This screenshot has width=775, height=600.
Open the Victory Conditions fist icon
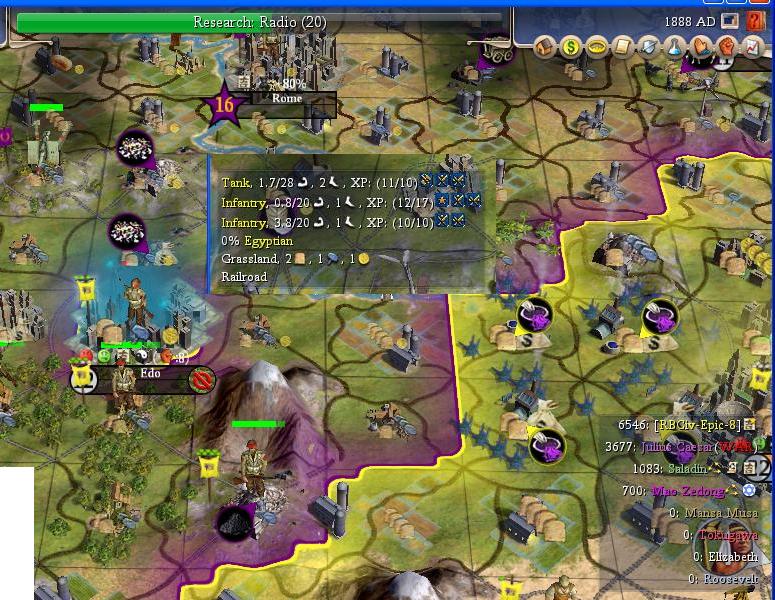point(727,46)
